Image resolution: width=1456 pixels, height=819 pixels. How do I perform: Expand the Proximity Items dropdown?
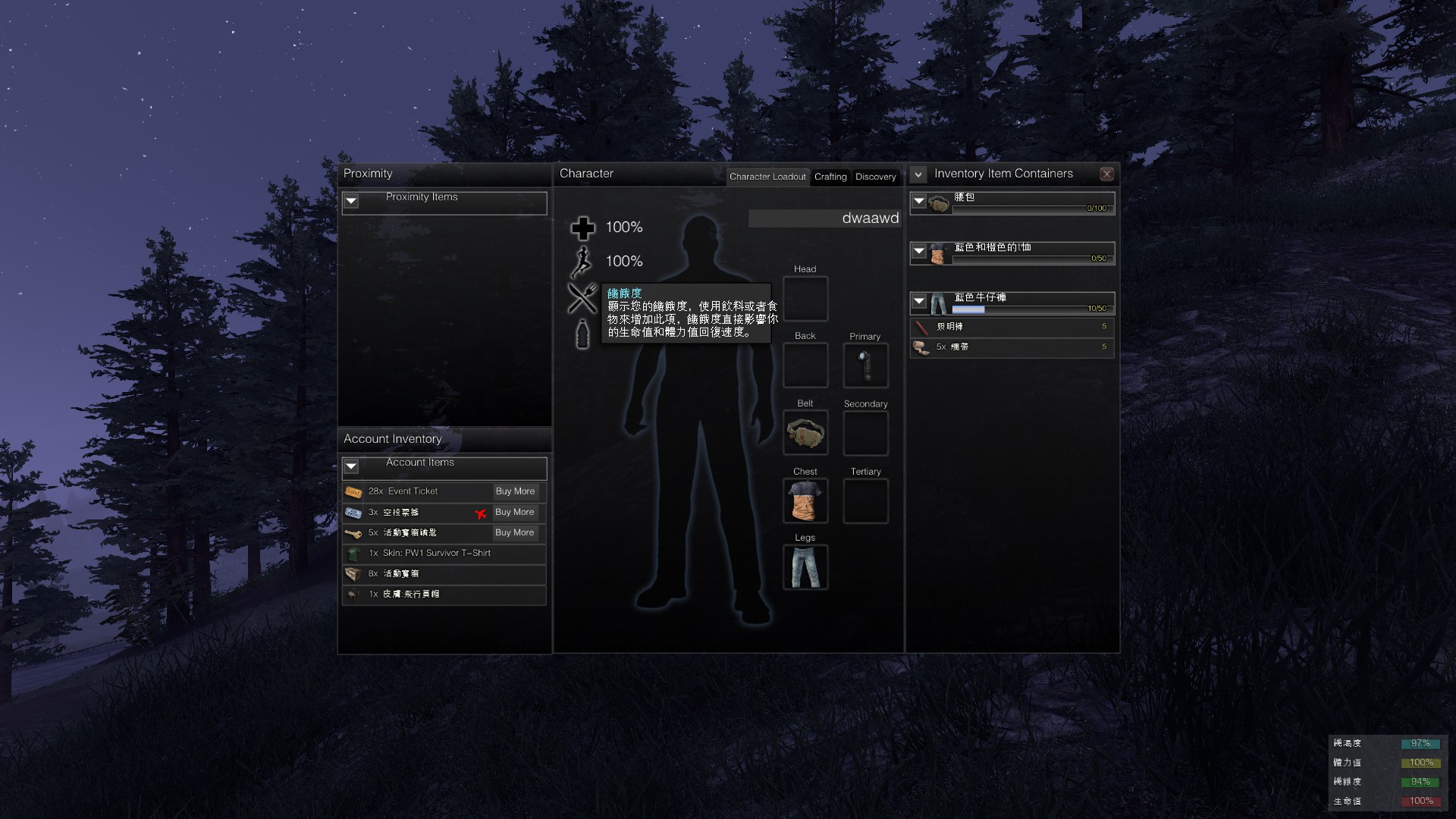point(351,202)
